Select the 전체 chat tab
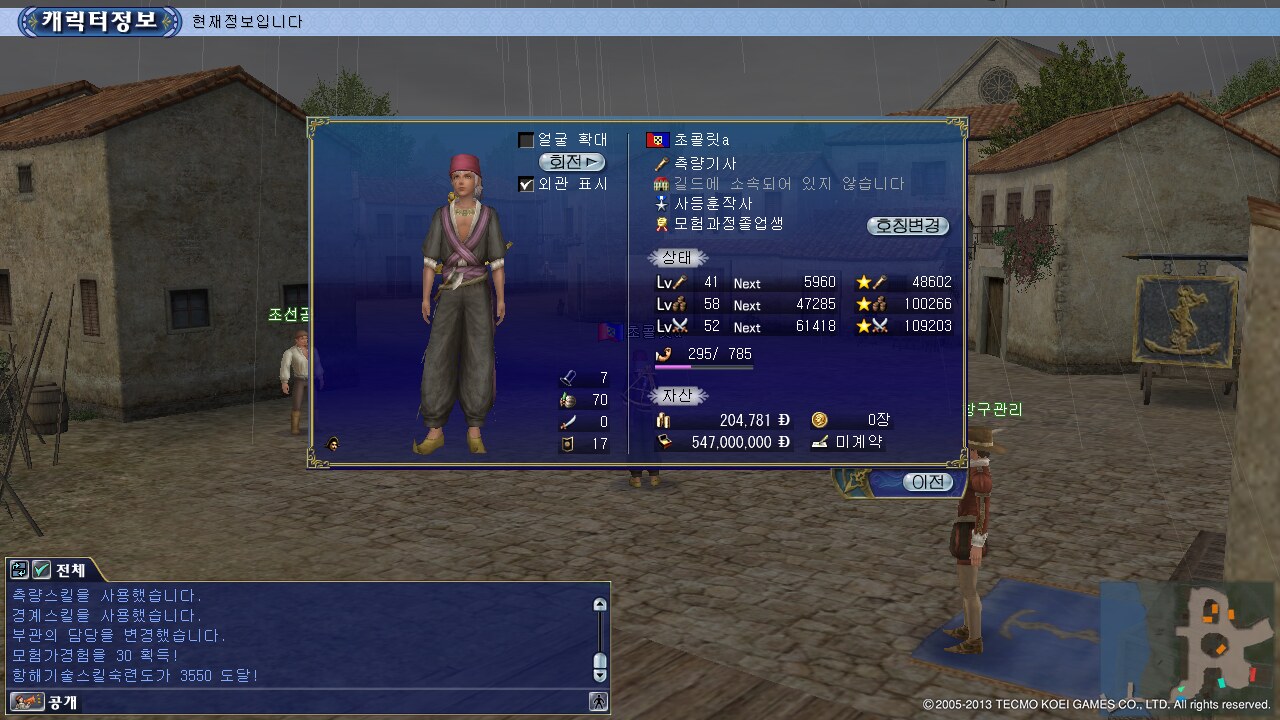This screenshot has width=1280, height=720. pyautogui.click(x=70, y=570)
